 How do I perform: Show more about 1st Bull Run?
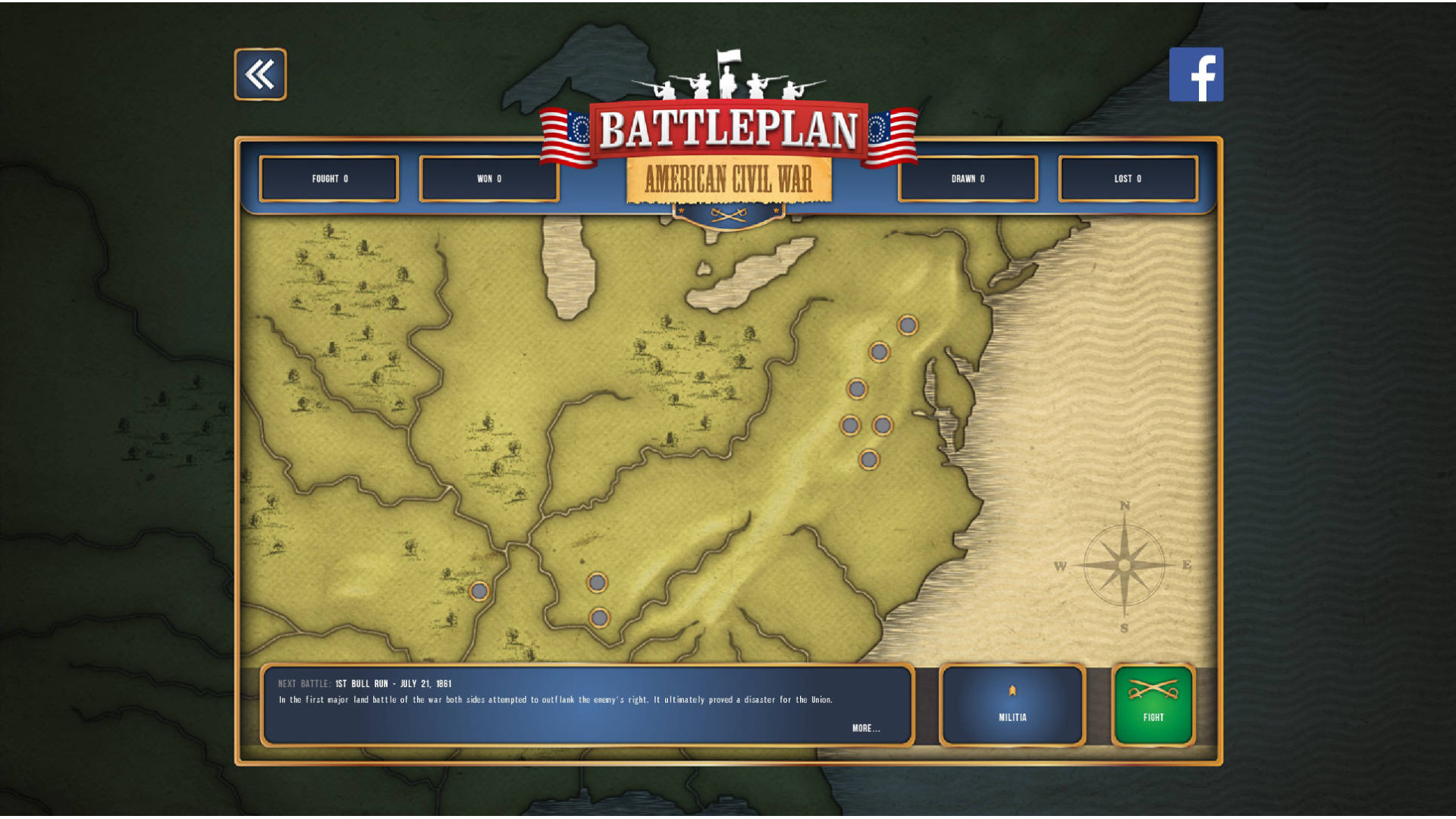pyautogui.click(x=865, y=728)
